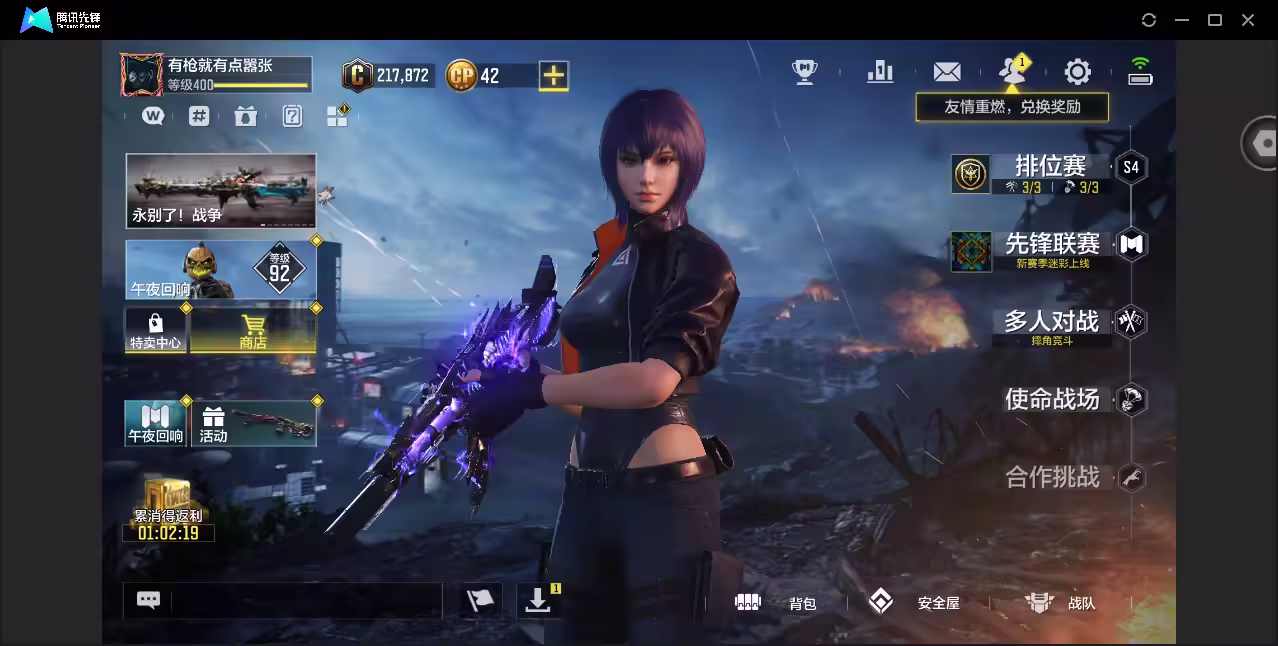Open the 商店 shop button
The width and height of the screenshot is (1278, 646).
pos(253,331)
